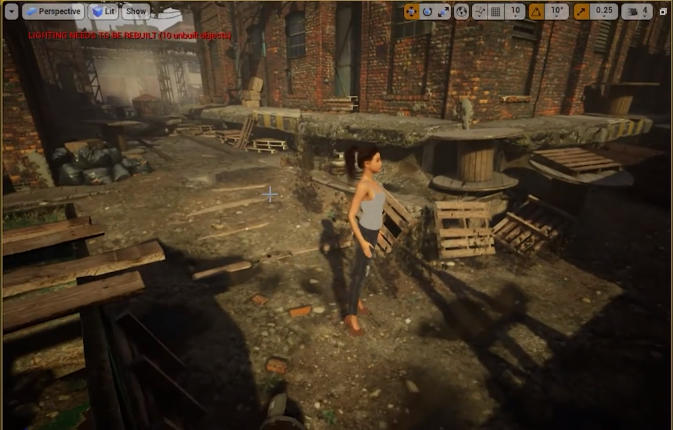The image size is (673, 430).
Task: Change the Lit view mode
Action: [x=104, y=11]
